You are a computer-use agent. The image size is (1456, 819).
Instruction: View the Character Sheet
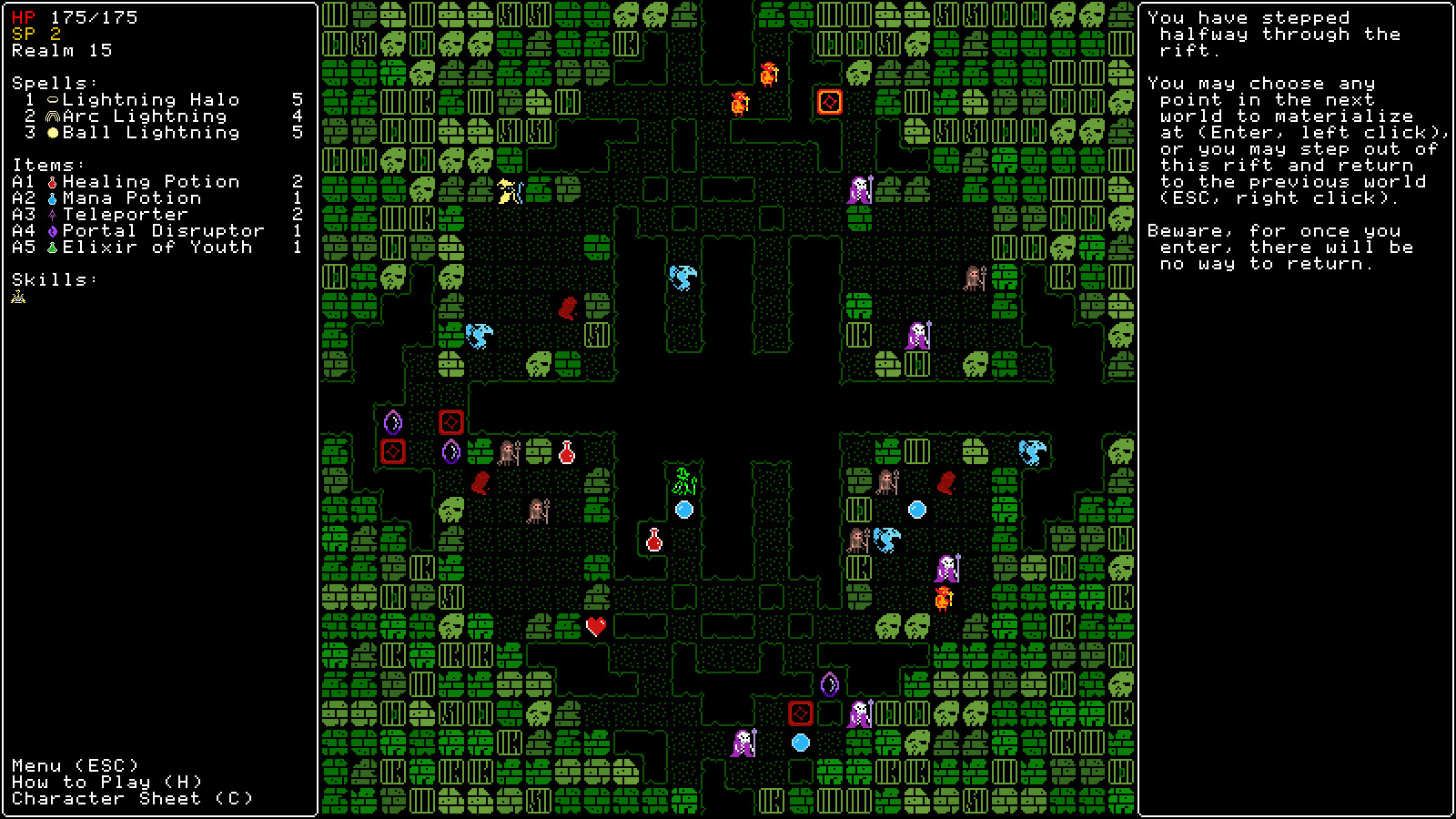tap(132, 798)
